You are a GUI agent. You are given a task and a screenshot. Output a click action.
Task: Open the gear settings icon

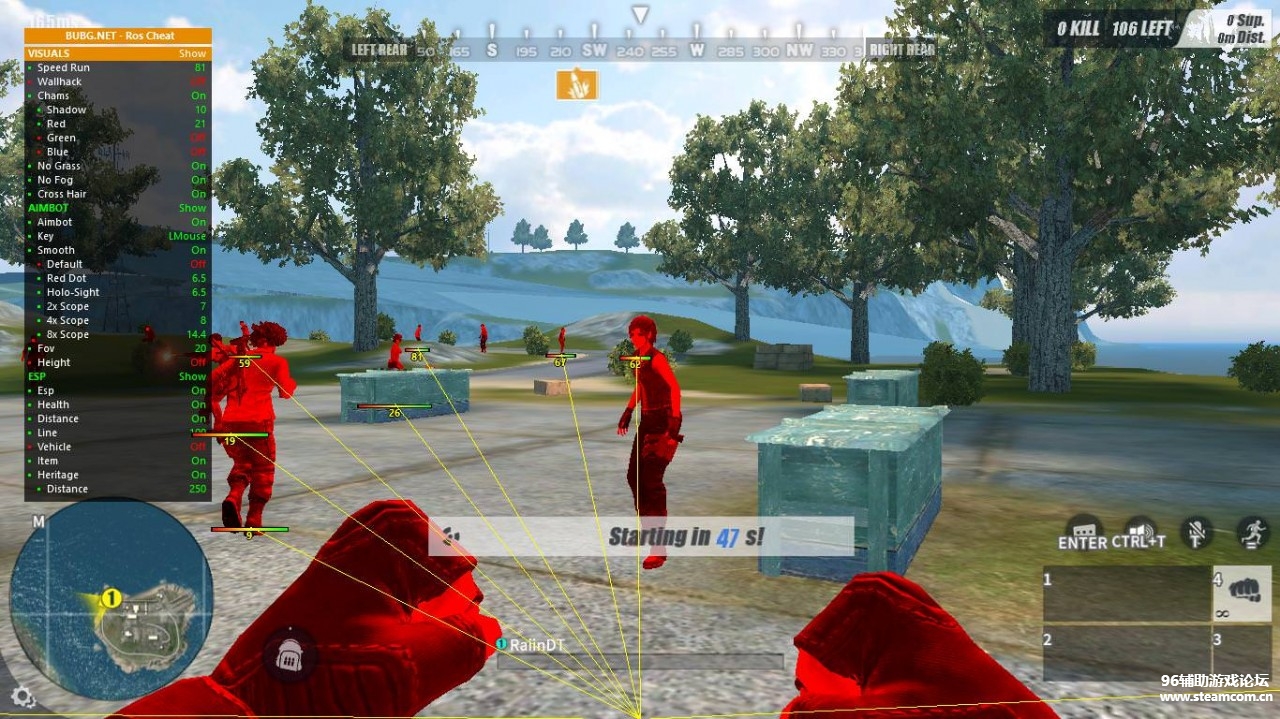click(x=23, y=697)
